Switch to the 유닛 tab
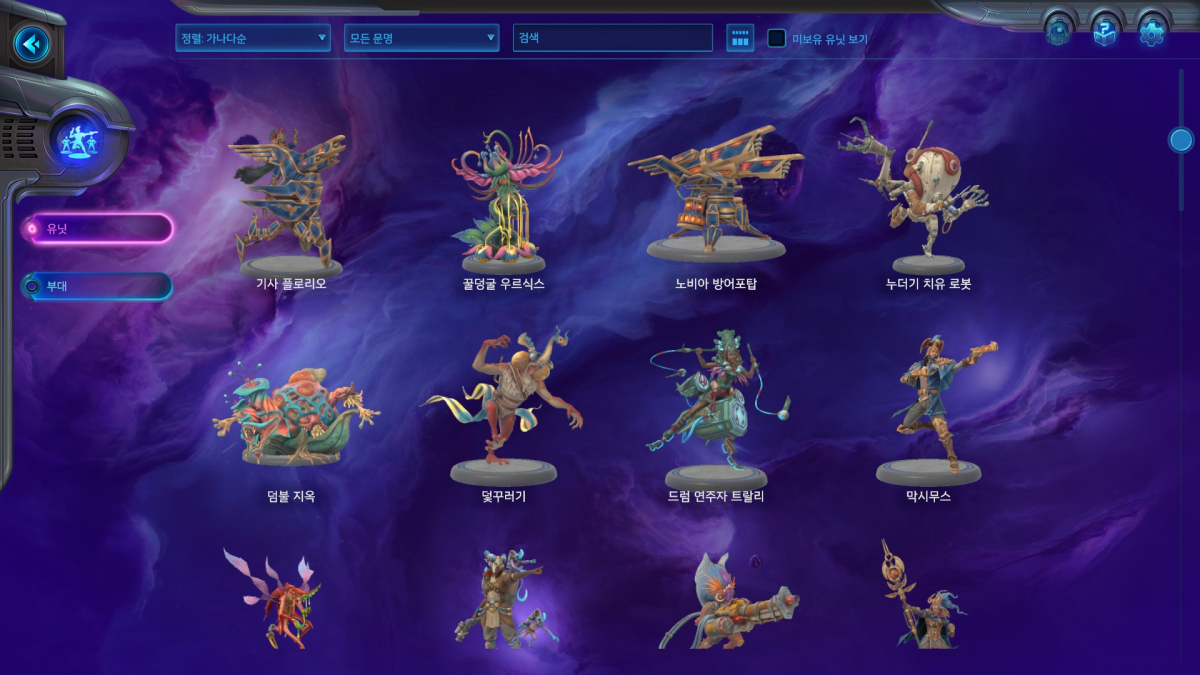 tap(100, 229)
